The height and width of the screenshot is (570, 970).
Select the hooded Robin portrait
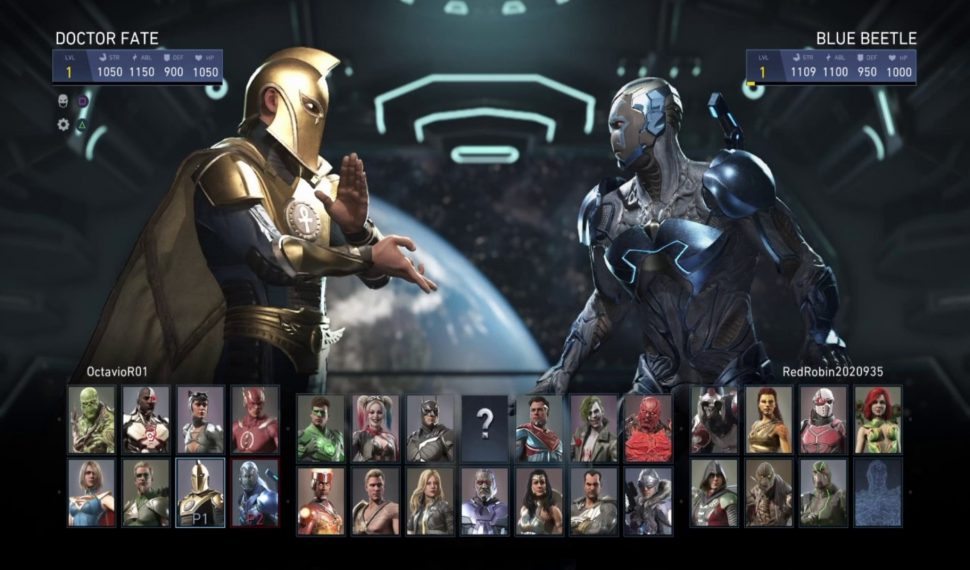(714, 492)
